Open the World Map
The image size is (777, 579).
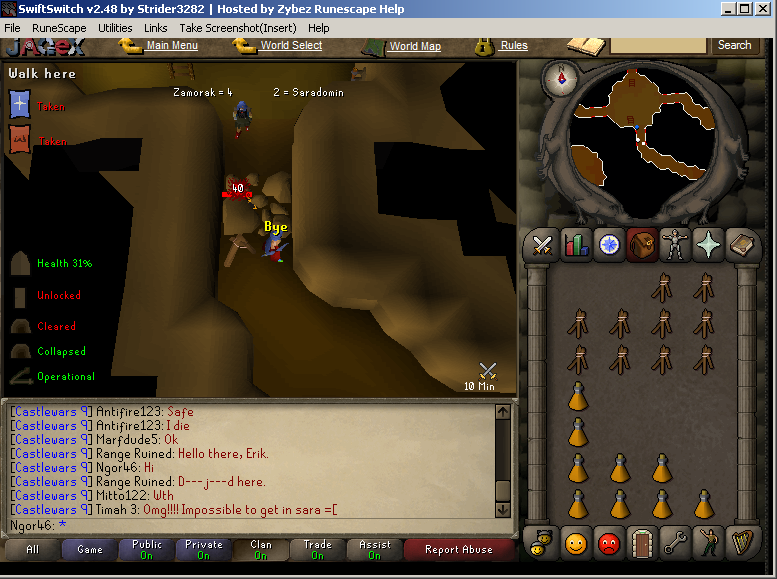414,46
